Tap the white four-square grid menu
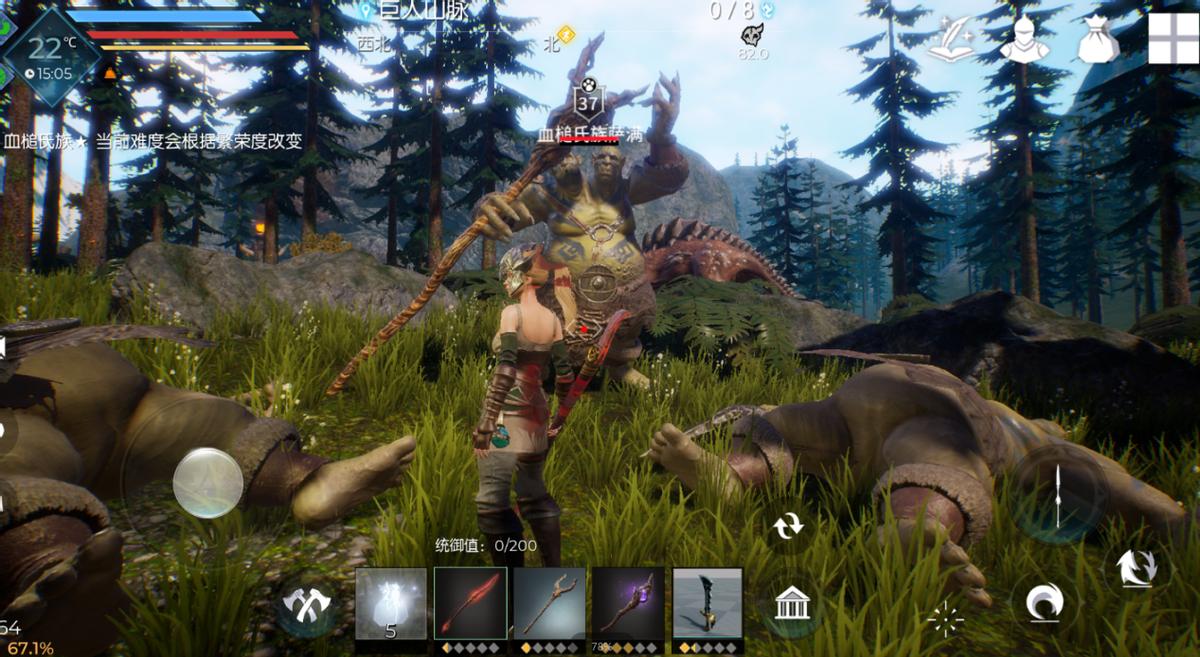This screenshot has width=1200, height=657. pos(1172,38)
